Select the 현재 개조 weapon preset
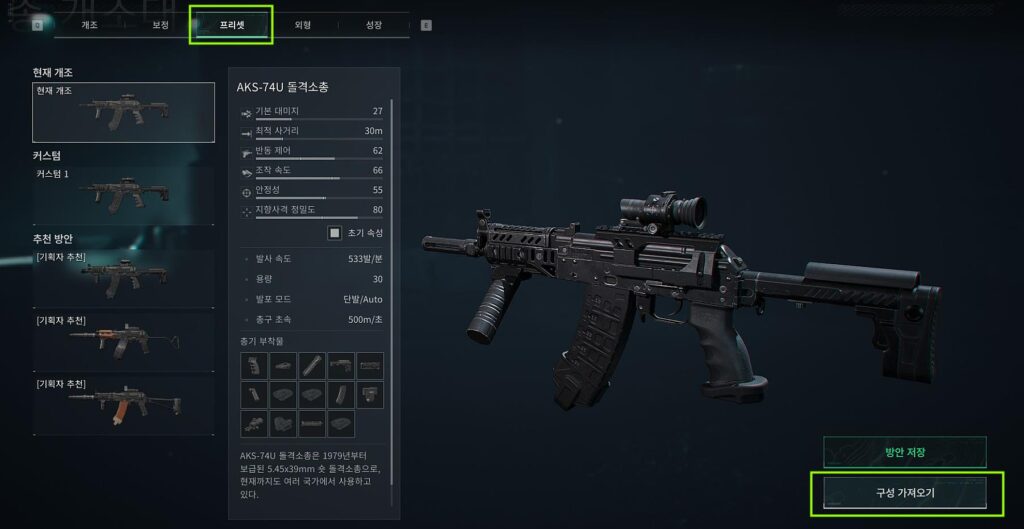 123,112
